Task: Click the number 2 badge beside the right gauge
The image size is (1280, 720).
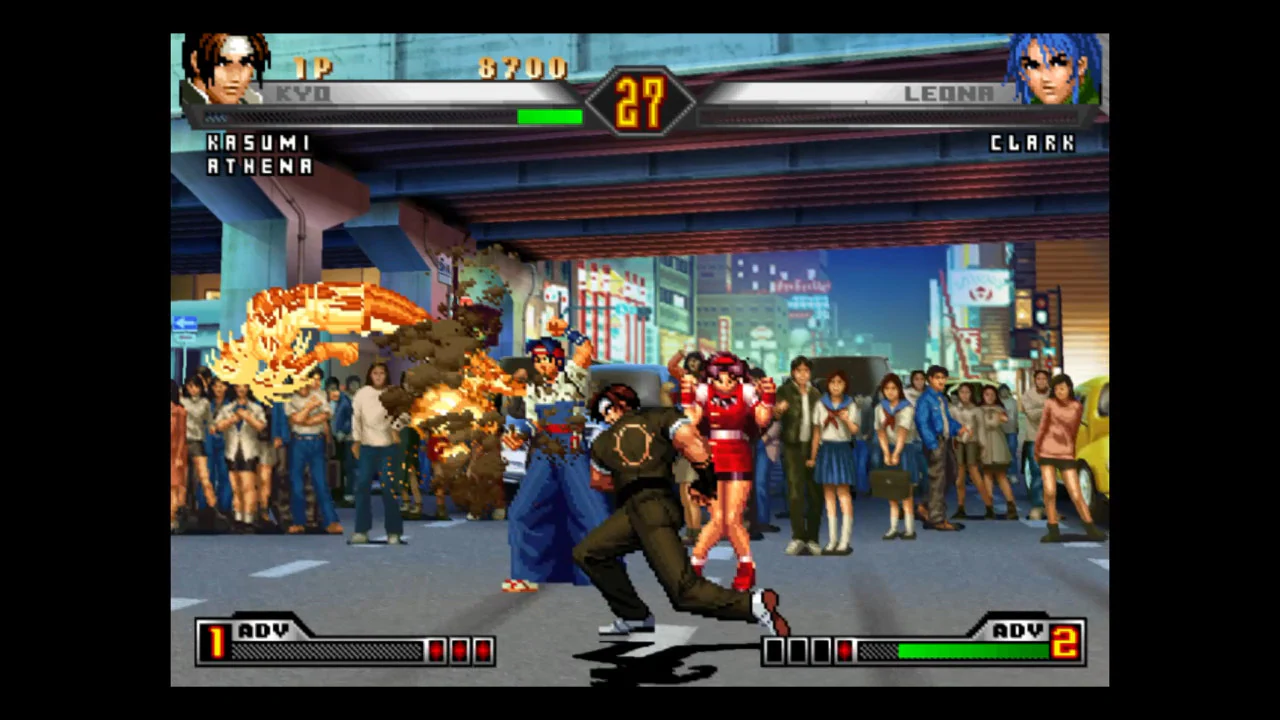Action: click(x=1066, y=644)
